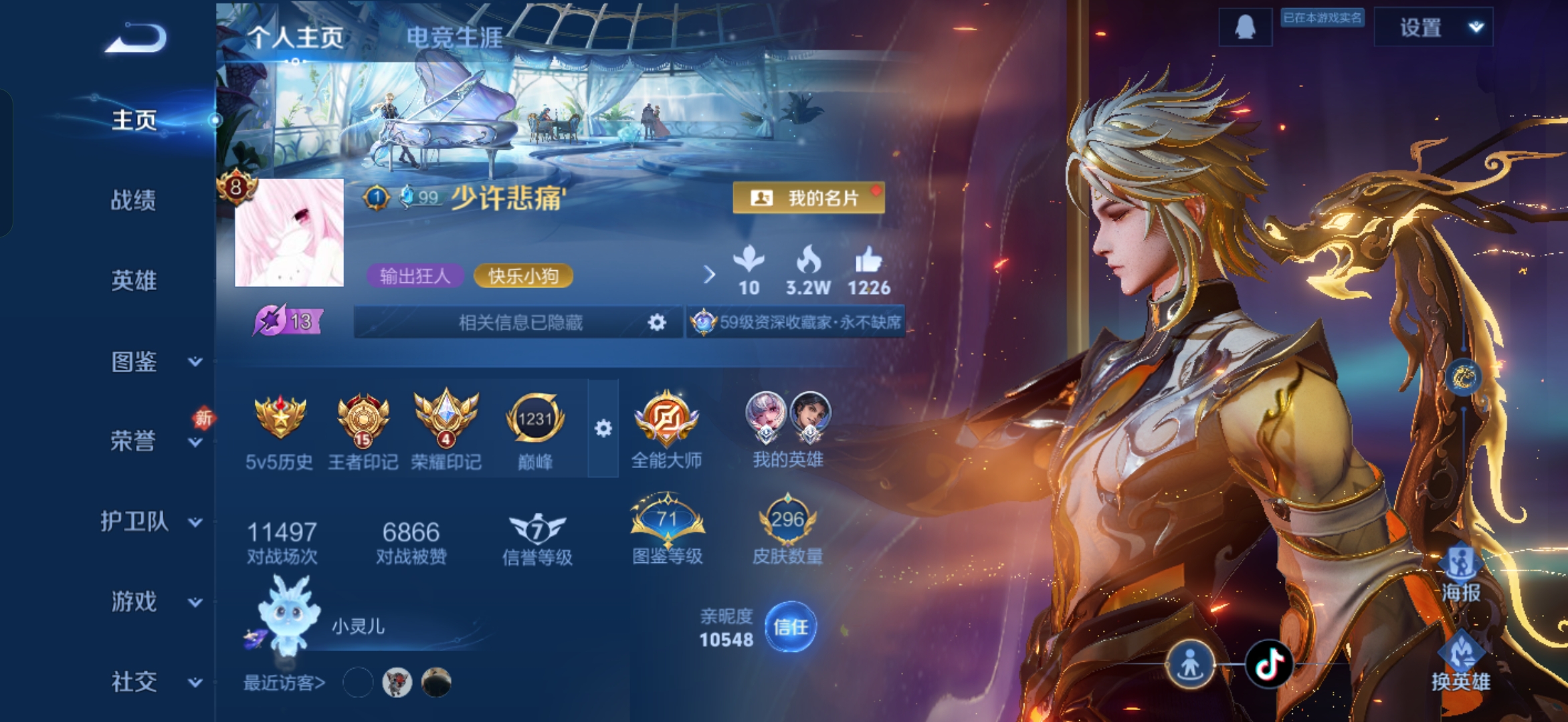Screen dimensions: 1568x722
Task: Open the 设置 dropdown
Action: pyautogui.click(x=1433, y=27)
